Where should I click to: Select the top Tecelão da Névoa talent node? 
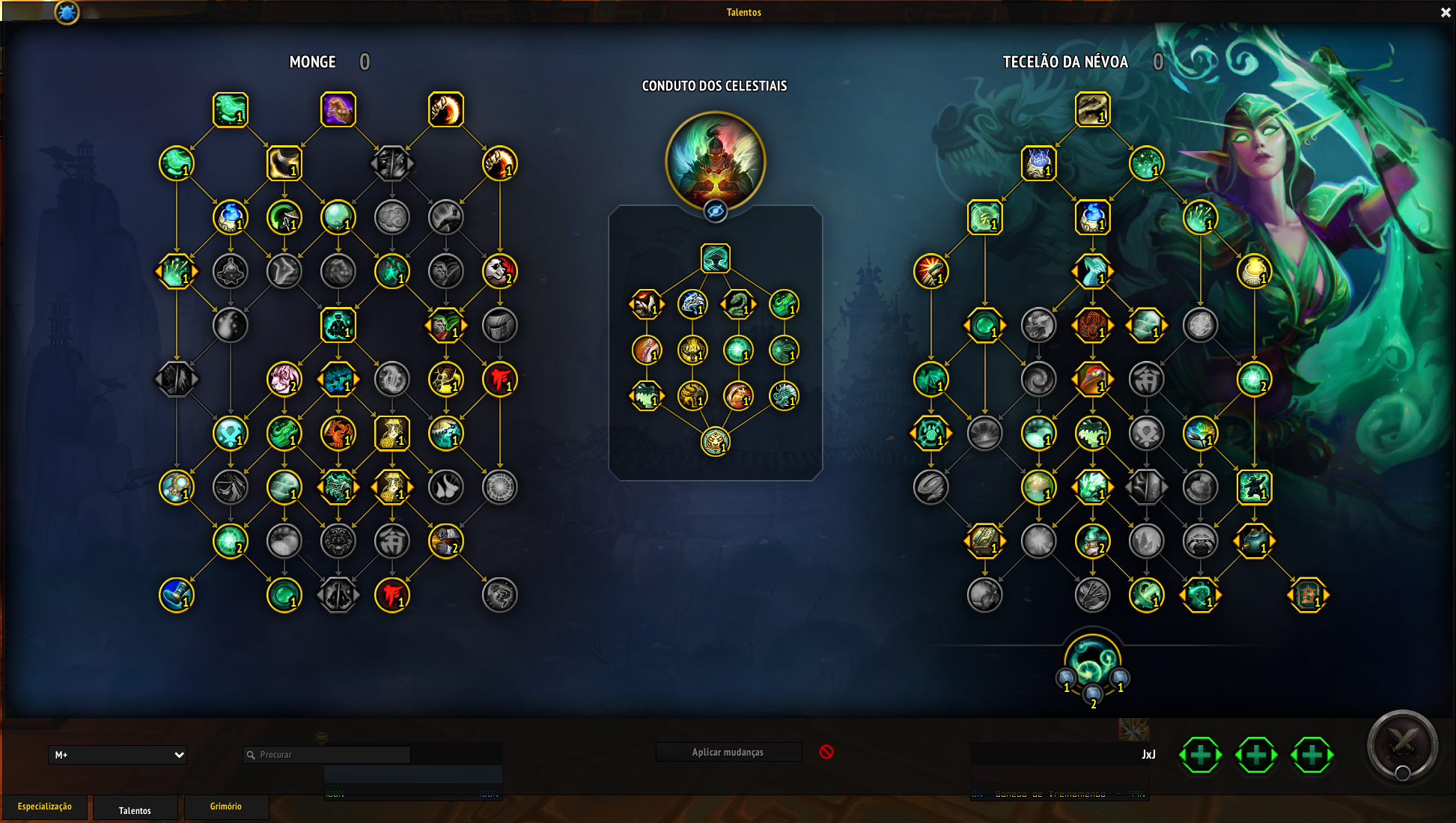1092,110
